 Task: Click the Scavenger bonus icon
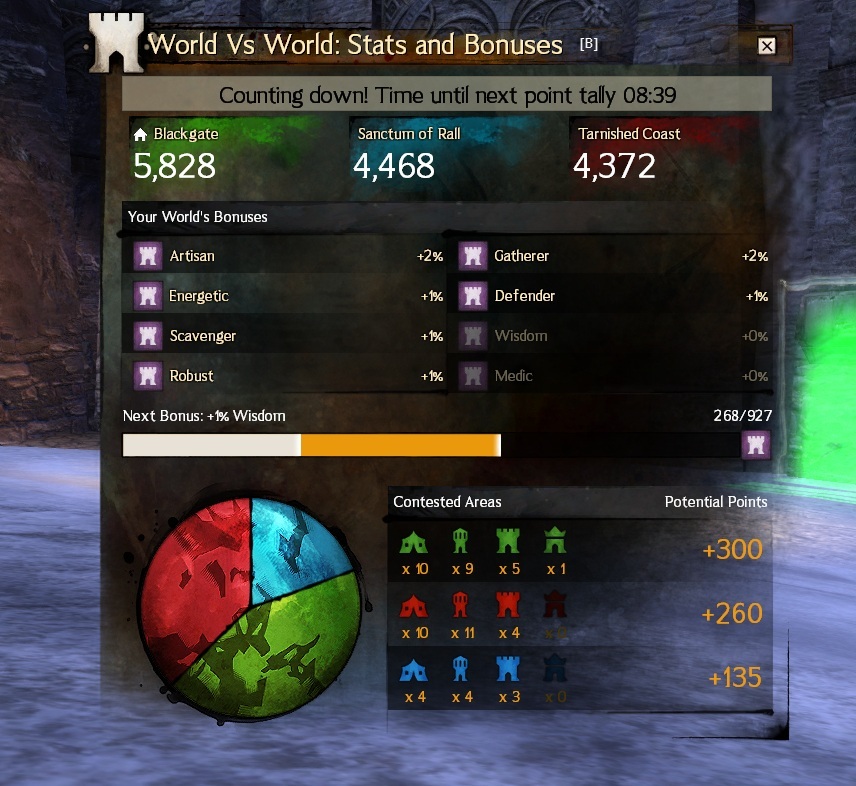click(x=148, y=336)
